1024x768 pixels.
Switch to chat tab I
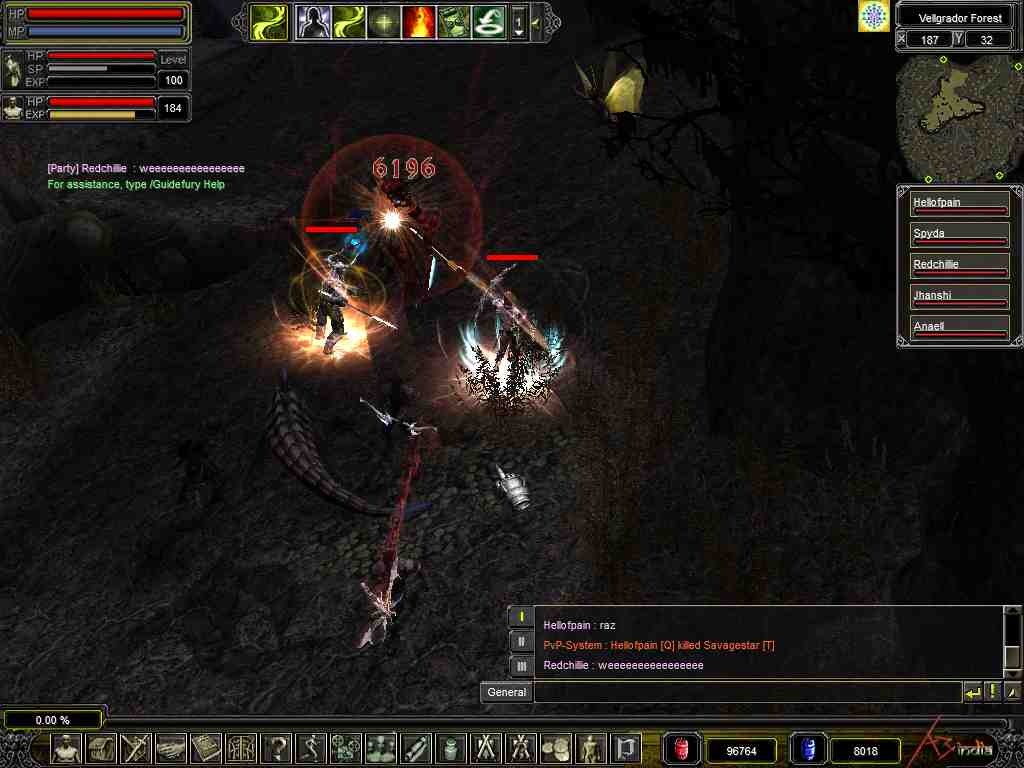pos(521,617)
